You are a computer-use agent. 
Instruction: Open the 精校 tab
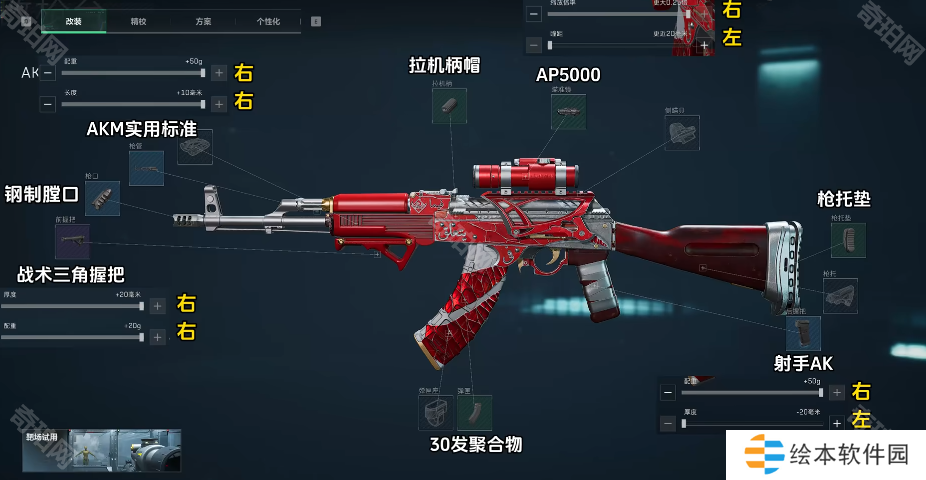pos(138,21)
